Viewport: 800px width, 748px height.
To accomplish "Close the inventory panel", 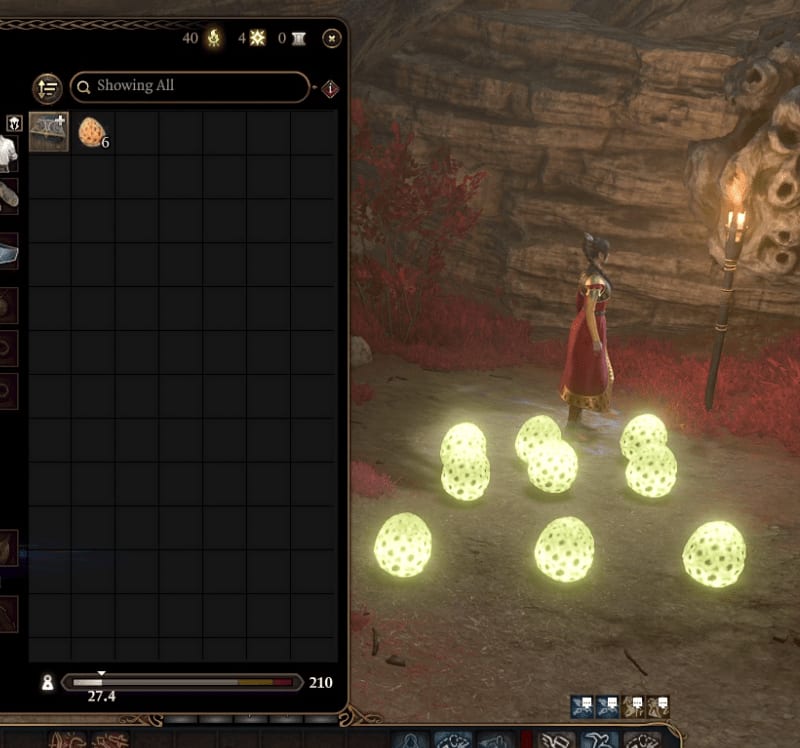I will 332,38.
